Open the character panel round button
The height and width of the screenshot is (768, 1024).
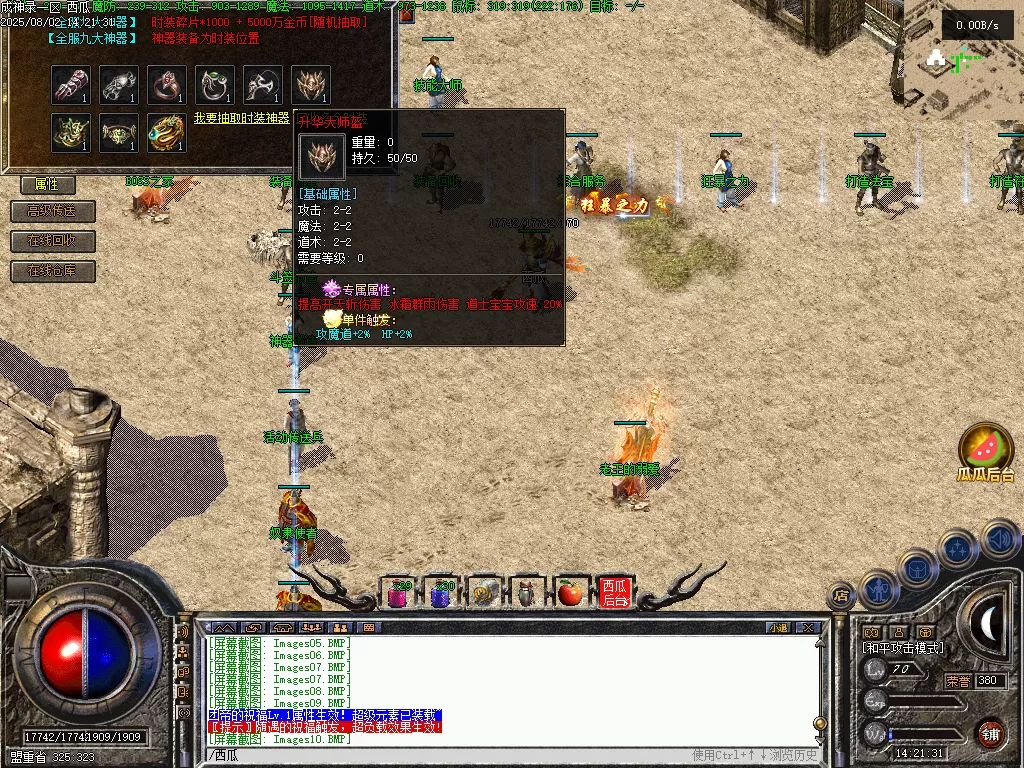coord(877,588)
